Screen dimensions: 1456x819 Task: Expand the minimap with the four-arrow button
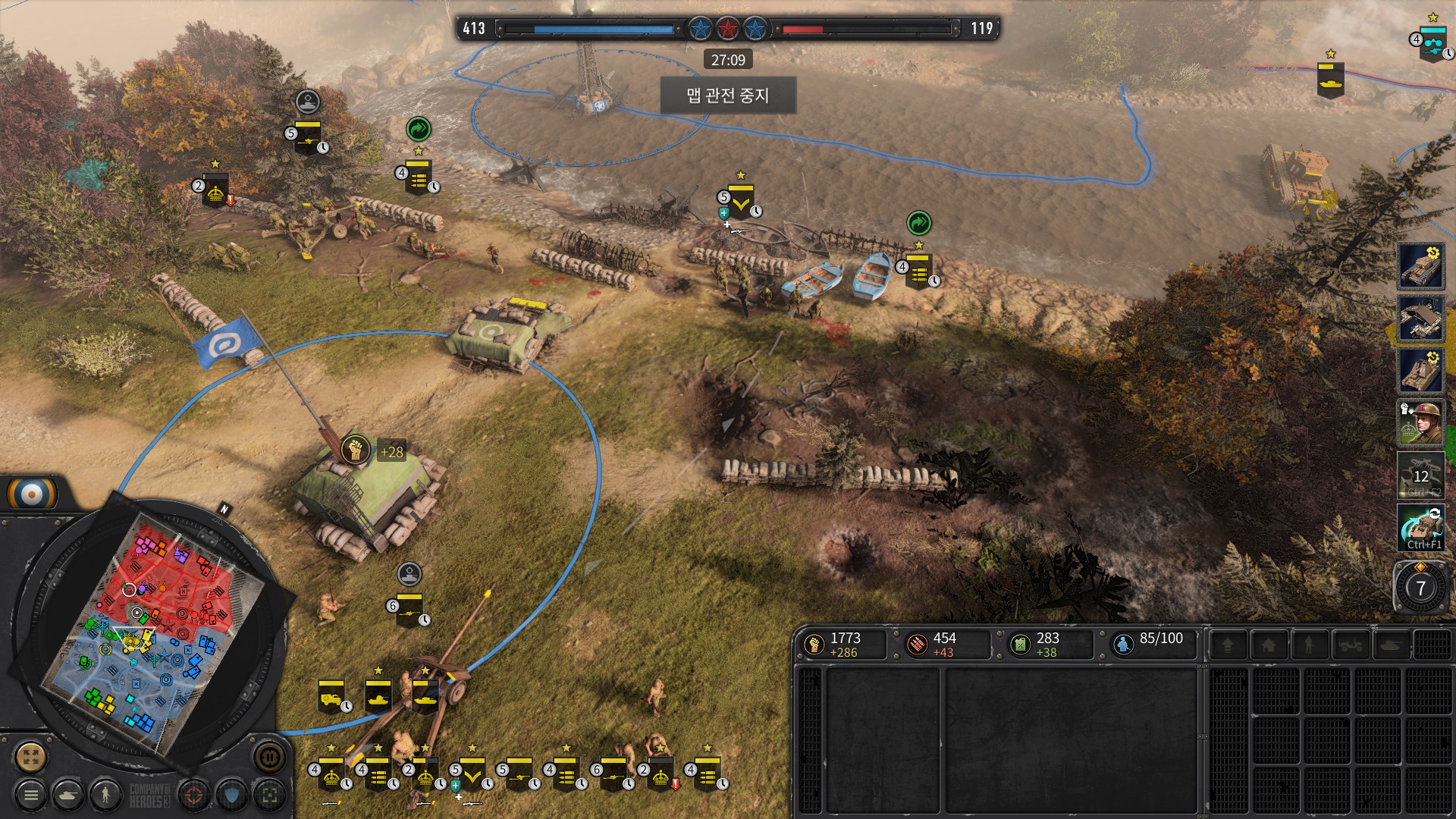pos(31,756)
